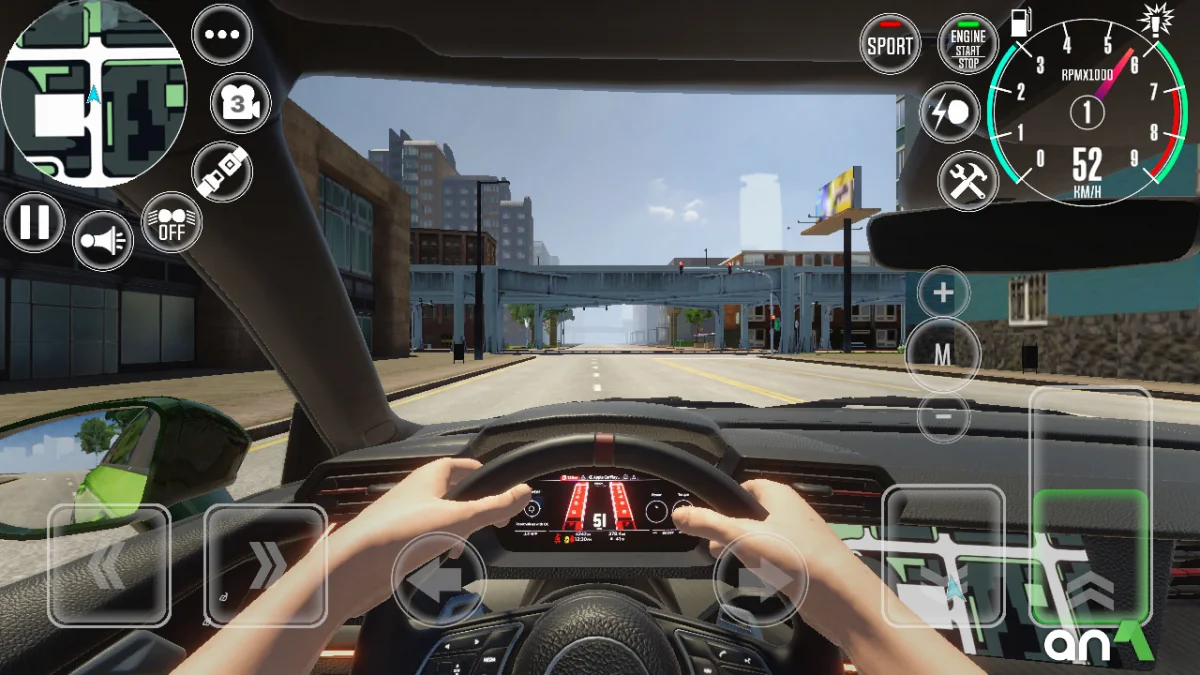Toggle the lightning bolt headlight button

[x=950, y=112]
